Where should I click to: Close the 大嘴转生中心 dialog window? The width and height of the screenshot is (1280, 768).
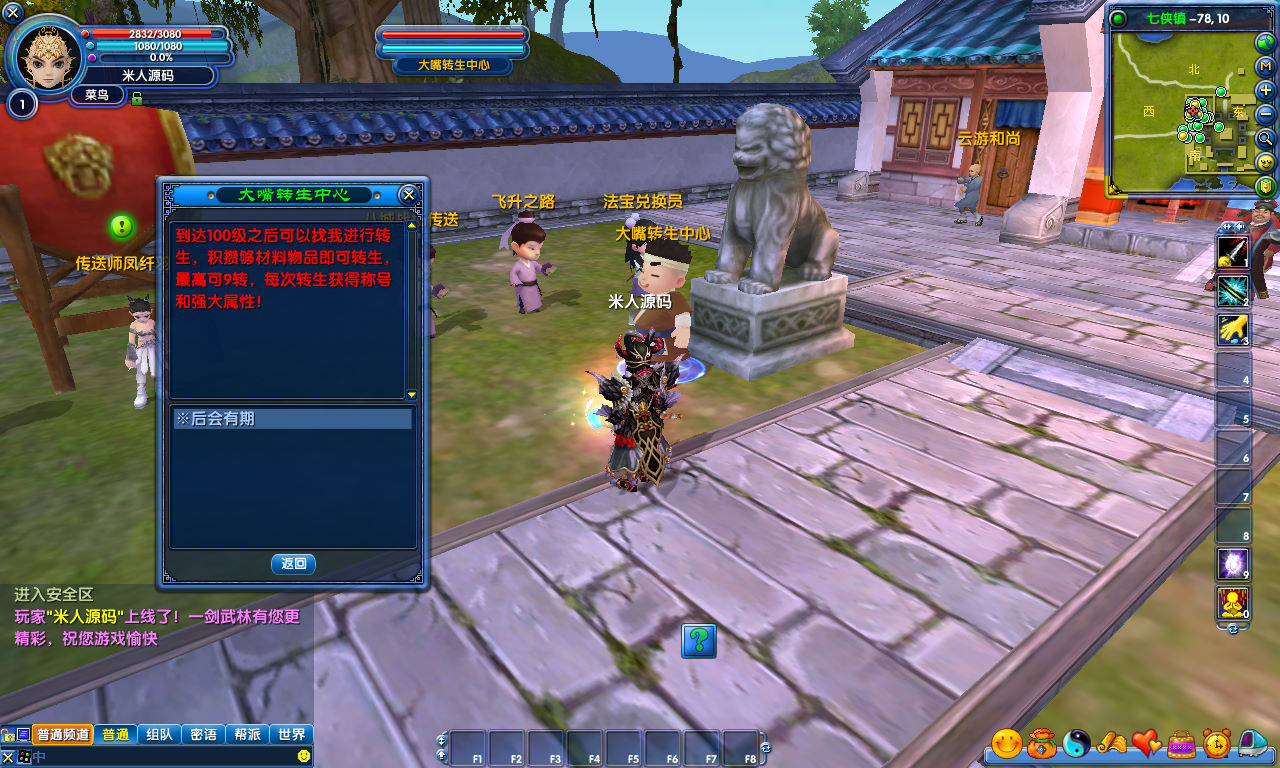[x=408, y=194]
